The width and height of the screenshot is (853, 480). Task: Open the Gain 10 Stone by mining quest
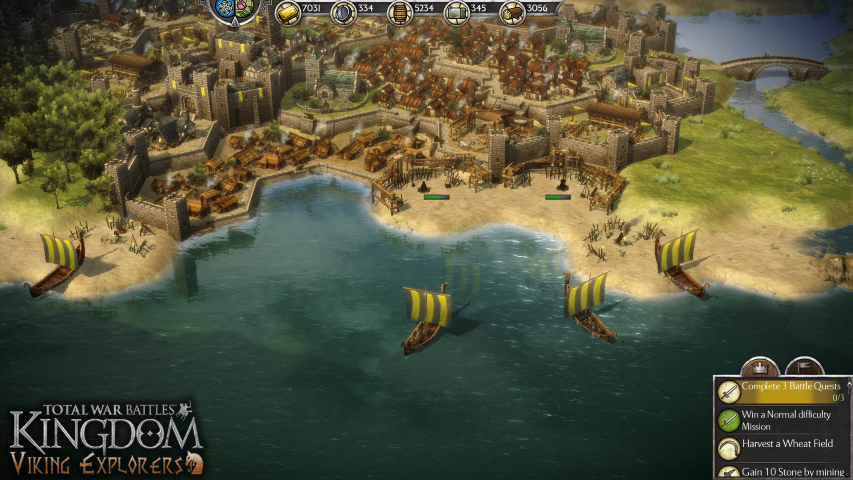(x=781, y=470)
